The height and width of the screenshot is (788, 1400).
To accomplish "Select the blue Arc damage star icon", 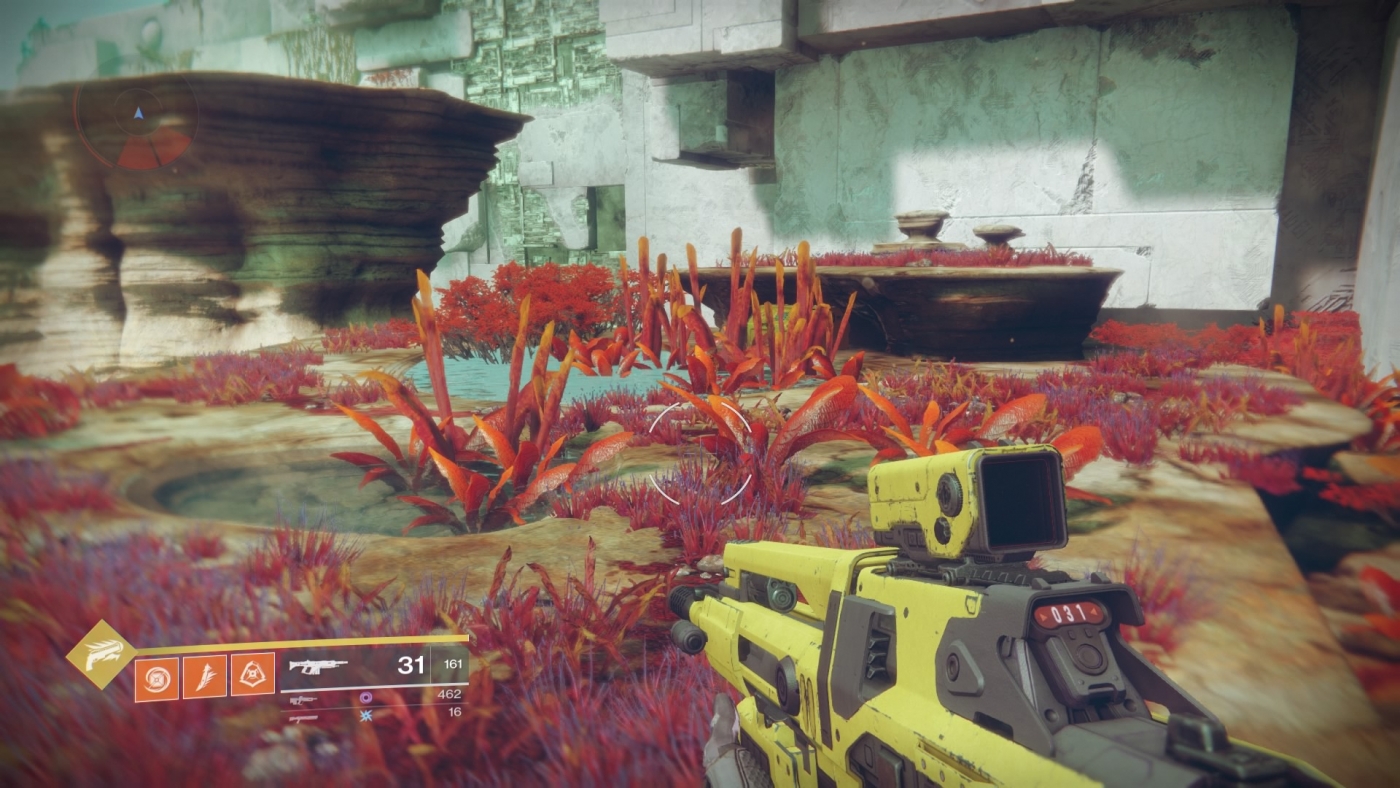I will 366,716.
